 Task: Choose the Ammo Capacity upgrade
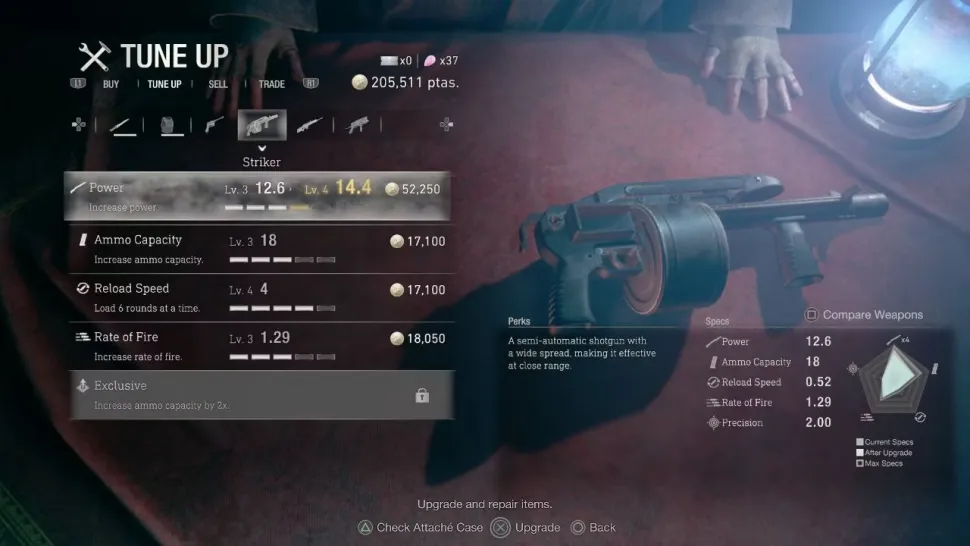tap(259, 249)
